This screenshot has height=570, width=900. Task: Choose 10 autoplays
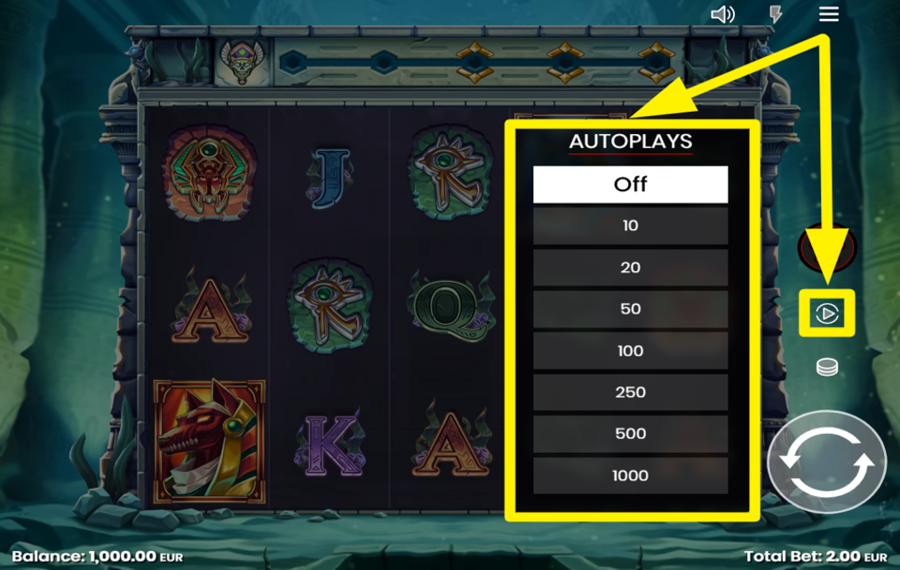pos(630,226)
